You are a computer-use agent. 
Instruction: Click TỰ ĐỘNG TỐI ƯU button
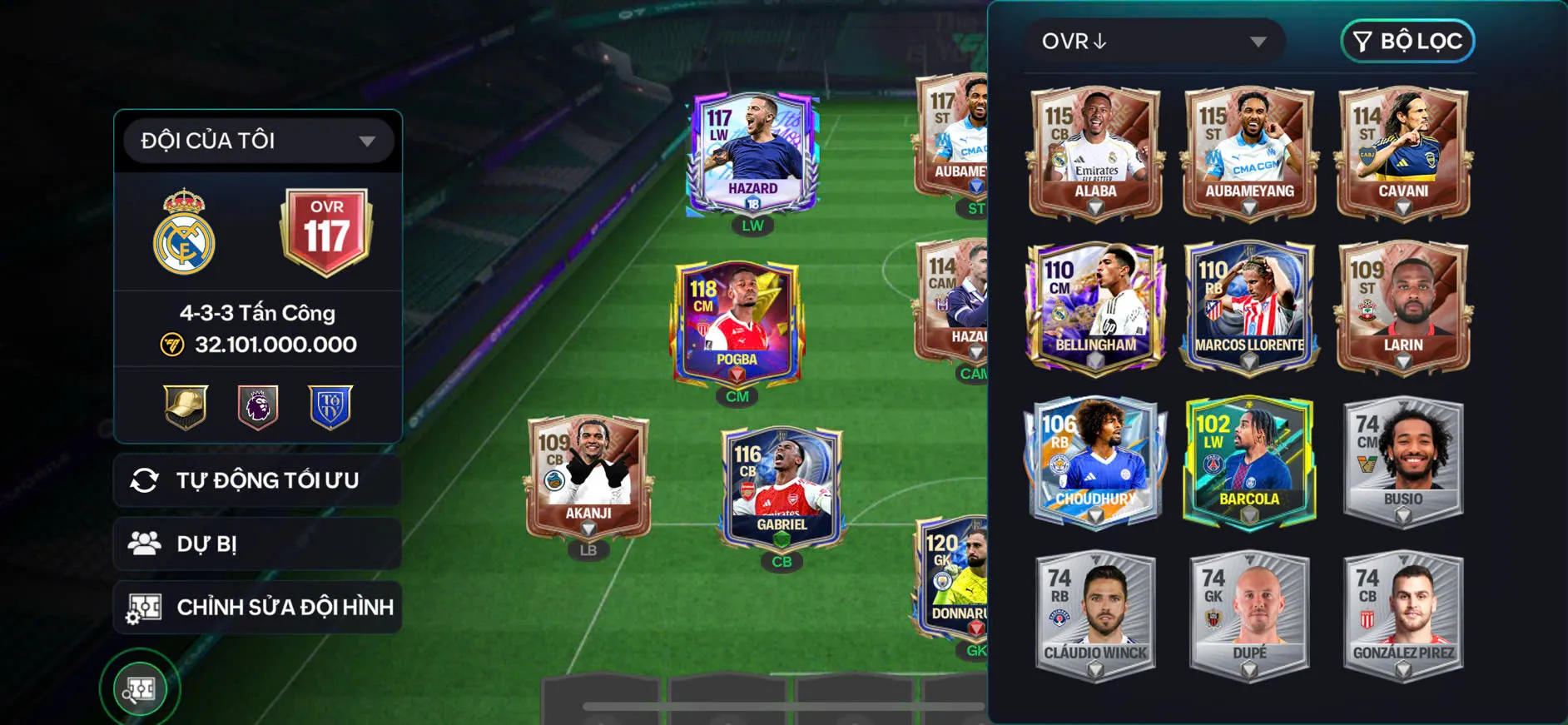(x=258, y=480)
